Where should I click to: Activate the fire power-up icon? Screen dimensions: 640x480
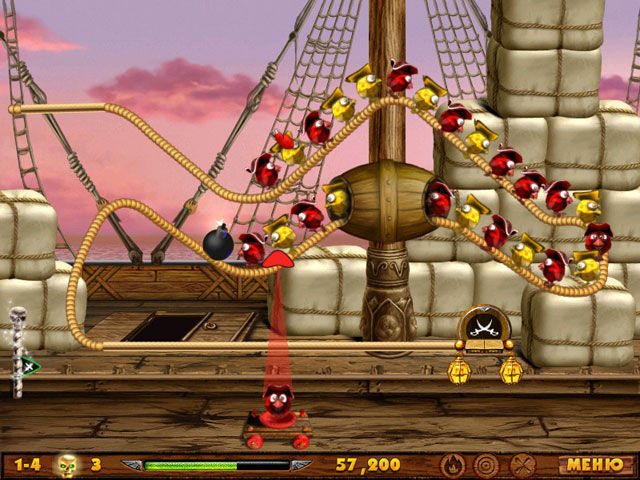pos(452,465)
